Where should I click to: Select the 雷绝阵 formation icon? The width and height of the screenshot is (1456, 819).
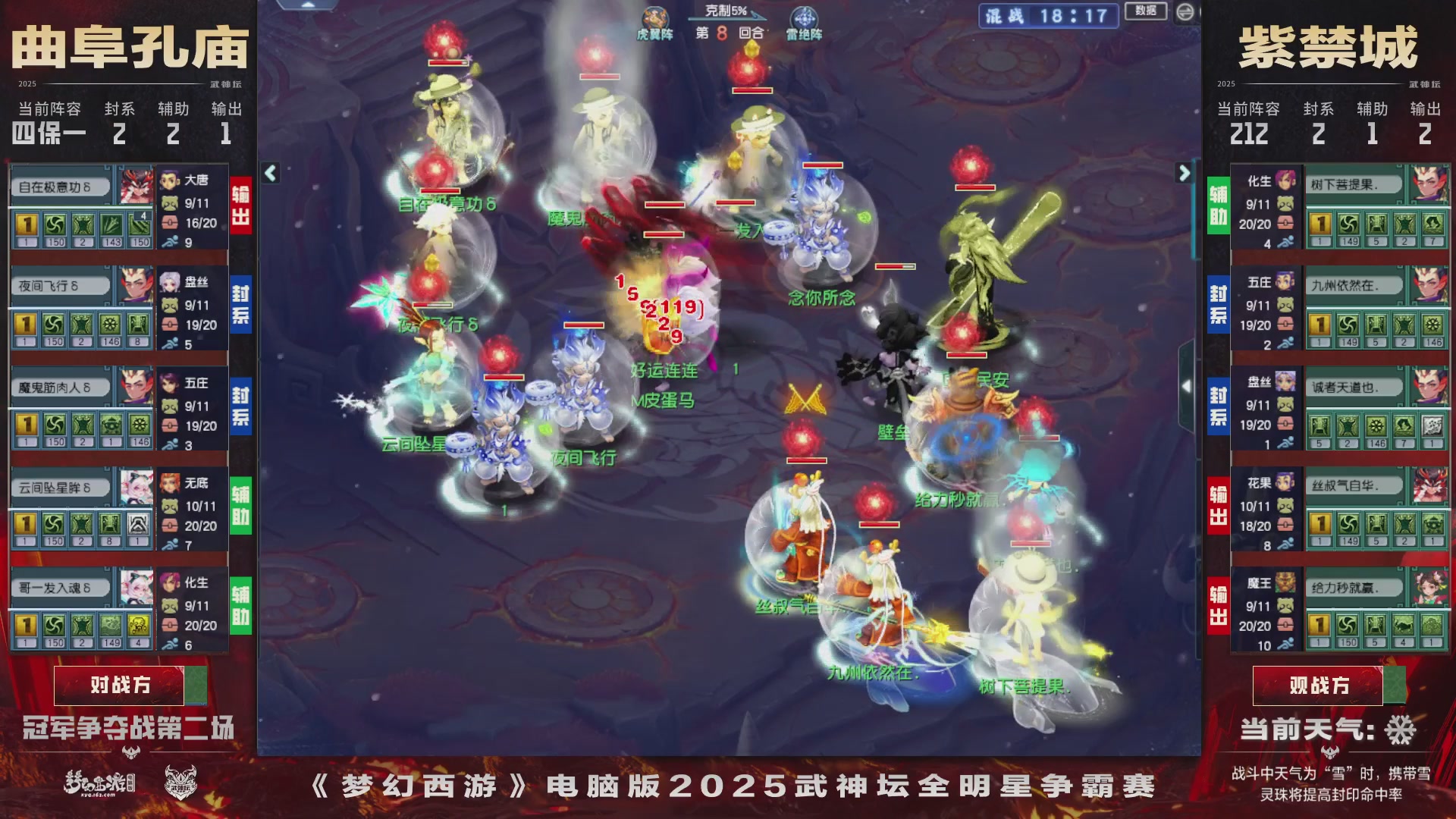click(x=805, y=15)
